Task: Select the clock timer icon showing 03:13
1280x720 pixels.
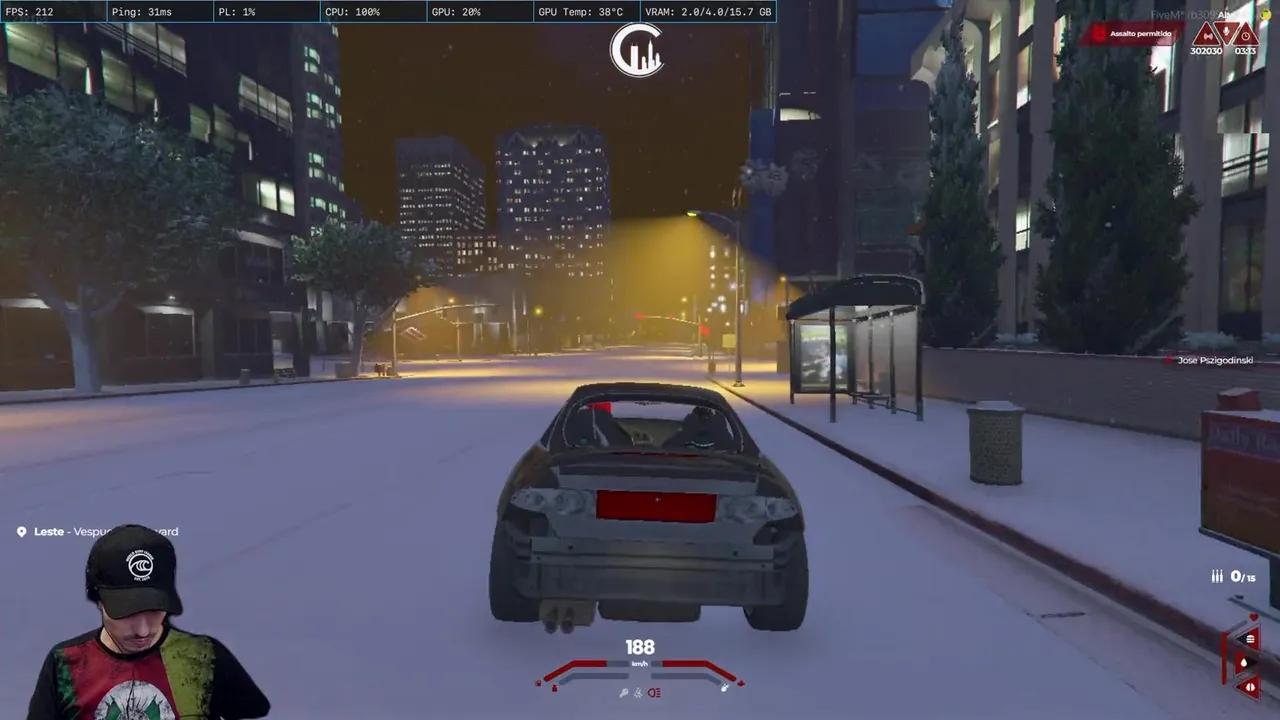Action: click(x=1246, y=36)
